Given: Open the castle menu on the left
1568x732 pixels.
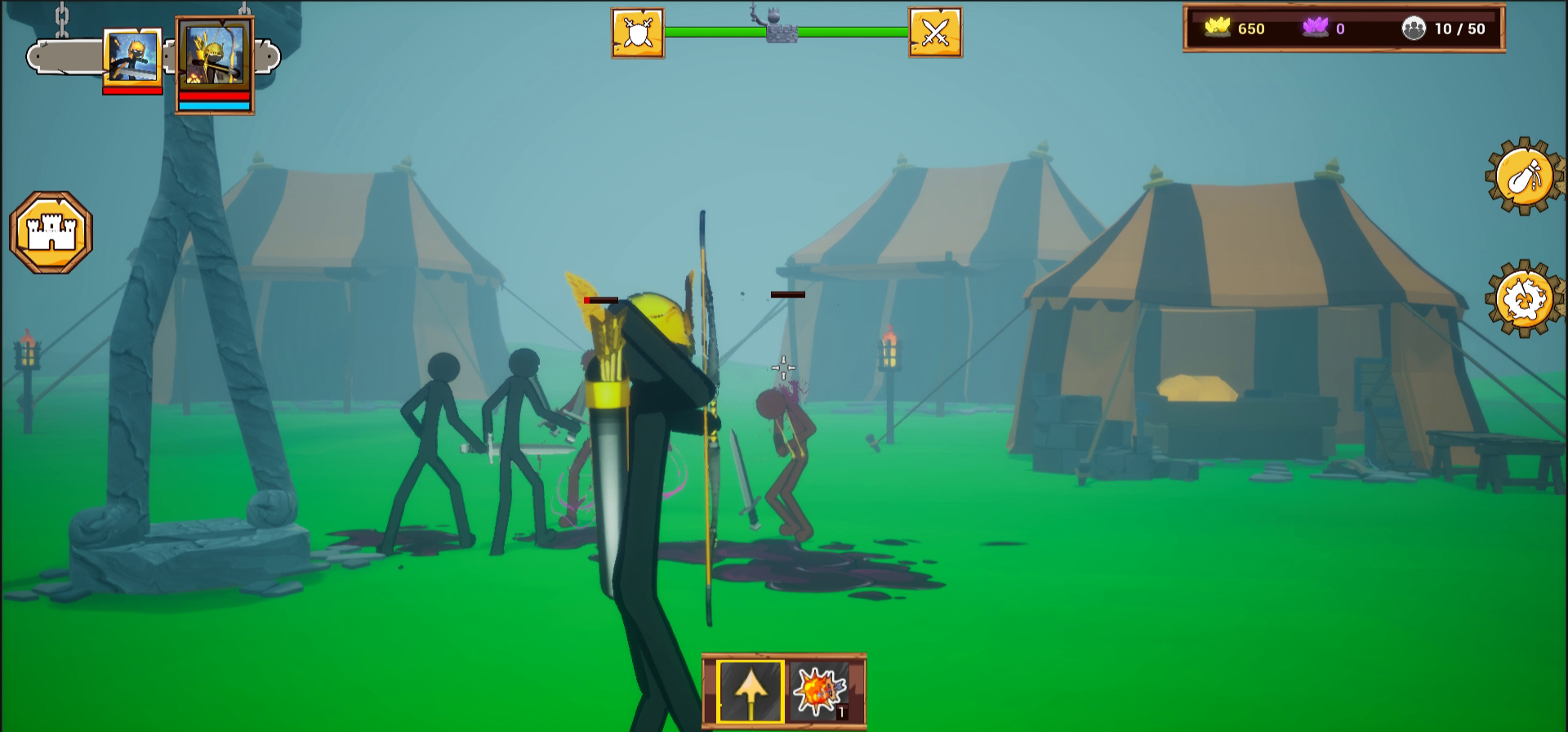Looking at the screenshot, I should [x=49, y=230].
